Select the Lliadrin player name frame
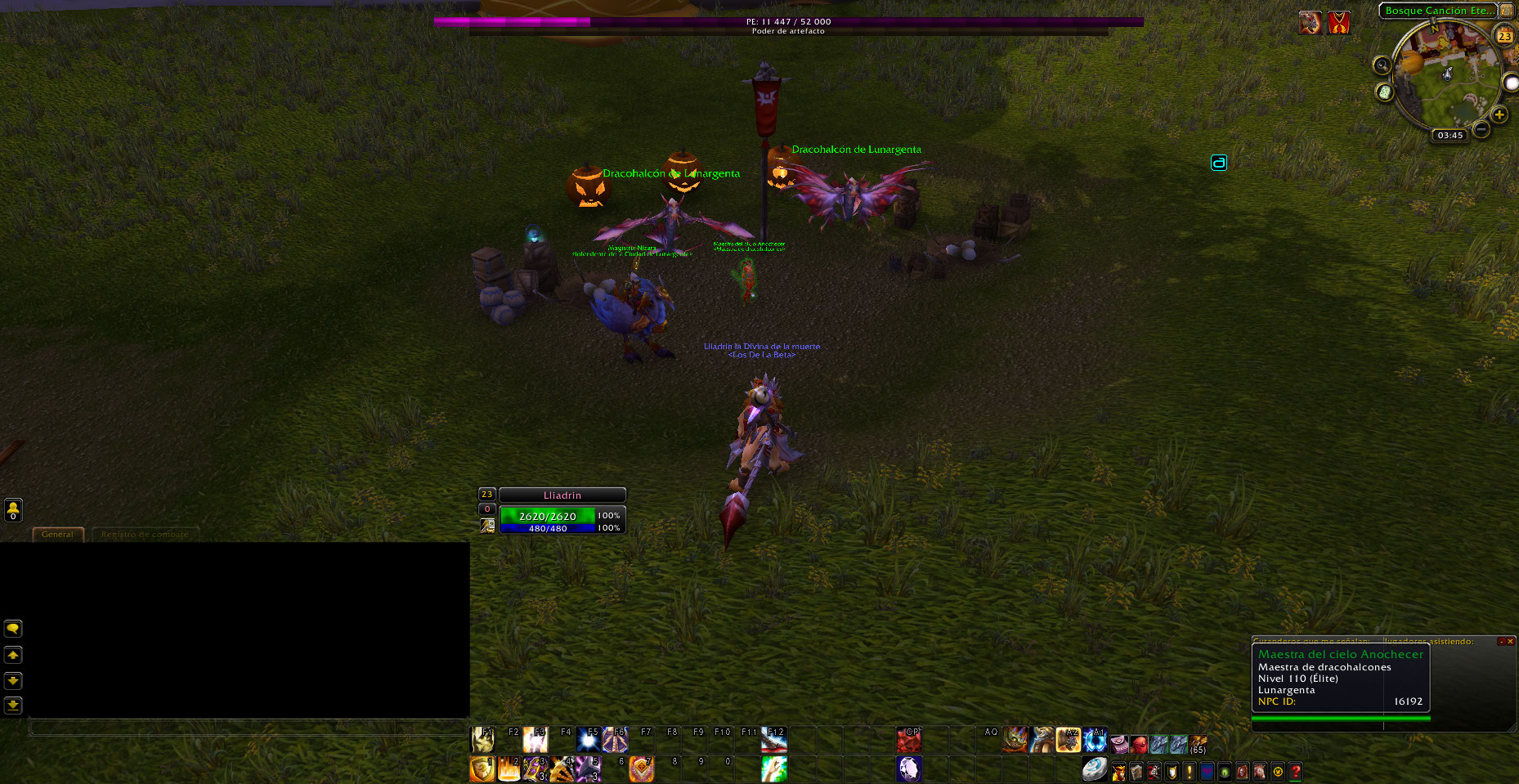Image resolution: width=1519 pixels, height=784 pixels. pyautogui.click(x=562, y=495)
